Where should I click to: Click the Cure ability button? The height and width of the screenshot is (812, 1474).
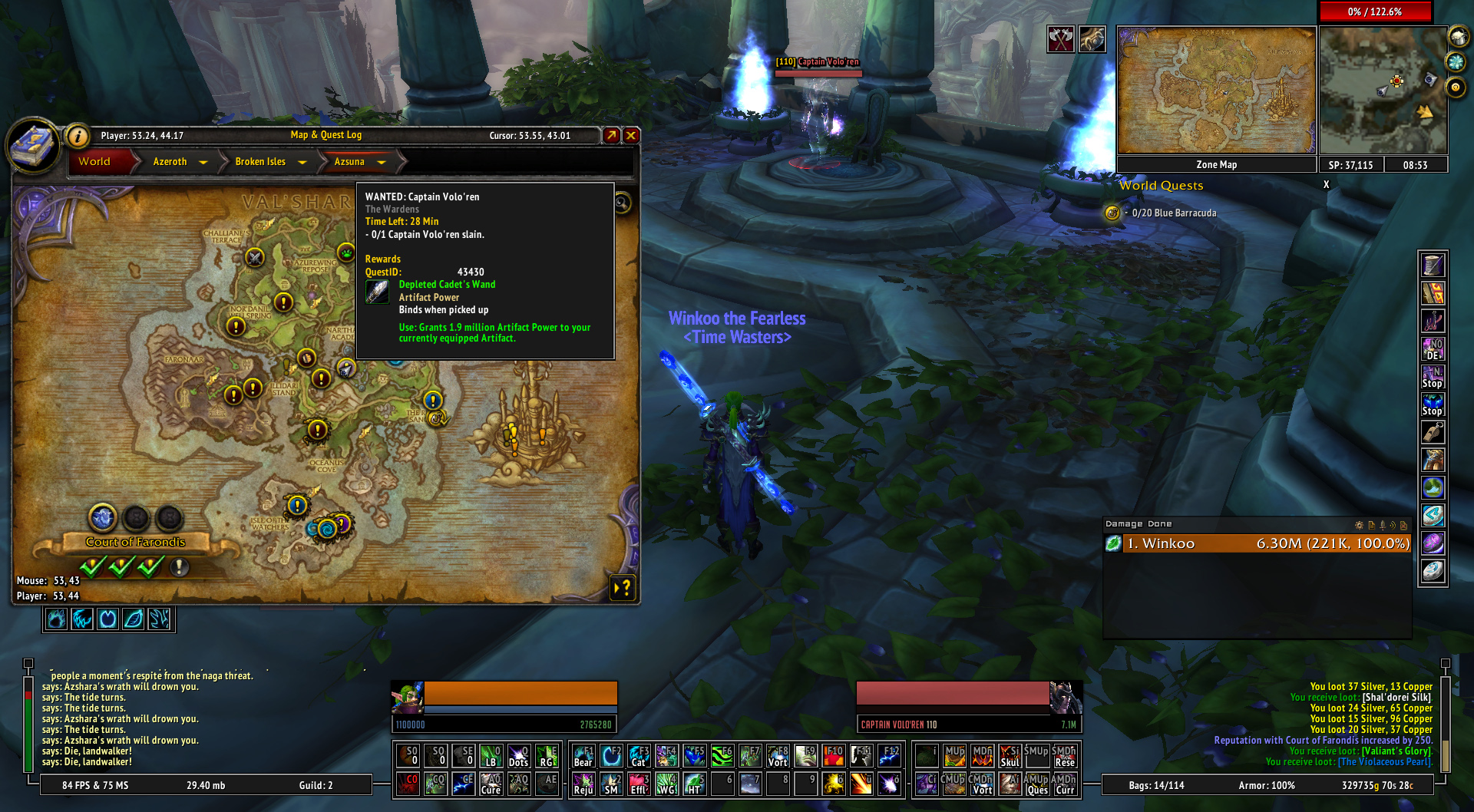coord(491,784)
